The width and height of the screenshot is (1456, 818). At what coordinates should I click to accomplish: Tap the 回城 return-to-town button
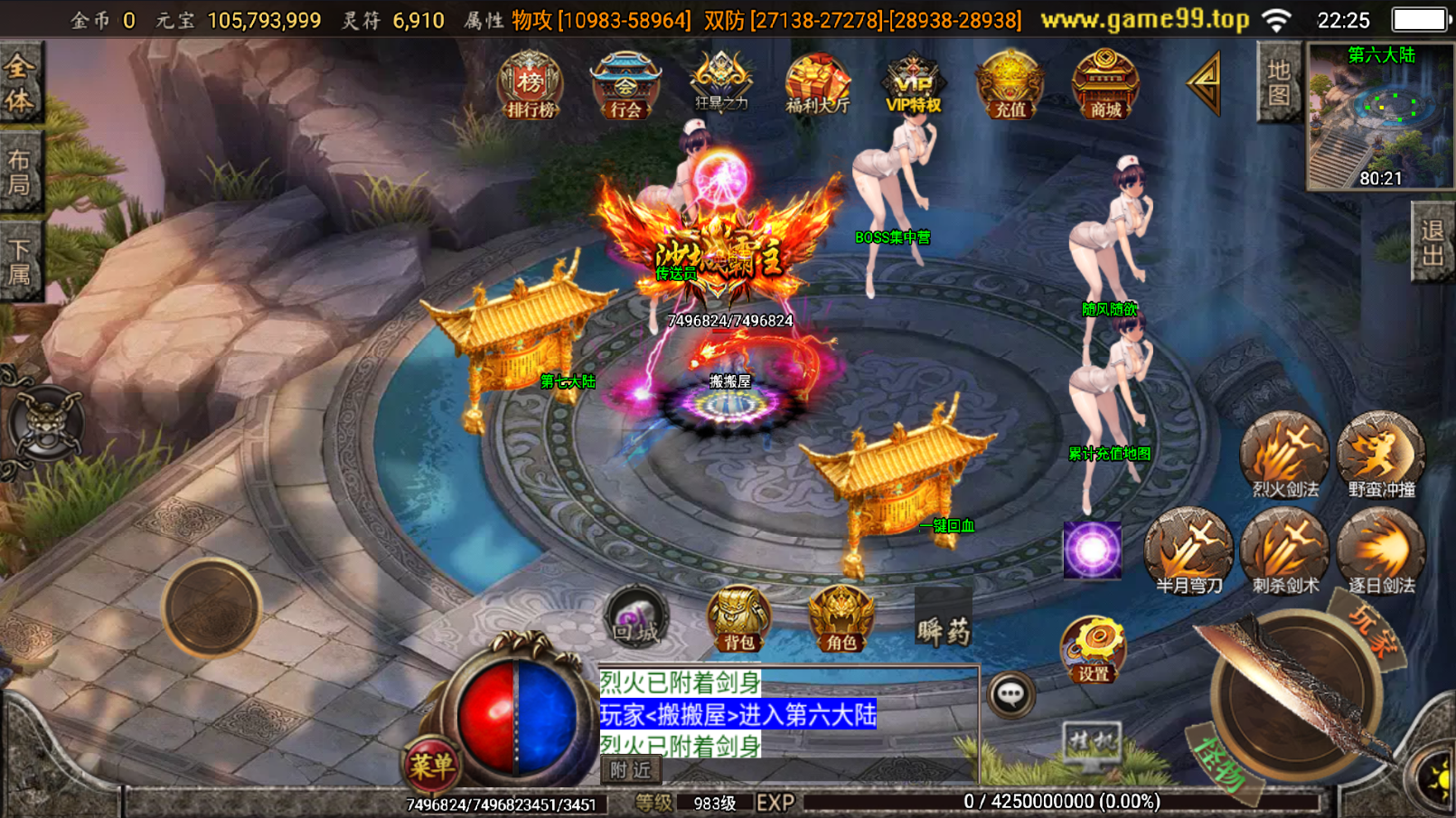pos(636,618)
